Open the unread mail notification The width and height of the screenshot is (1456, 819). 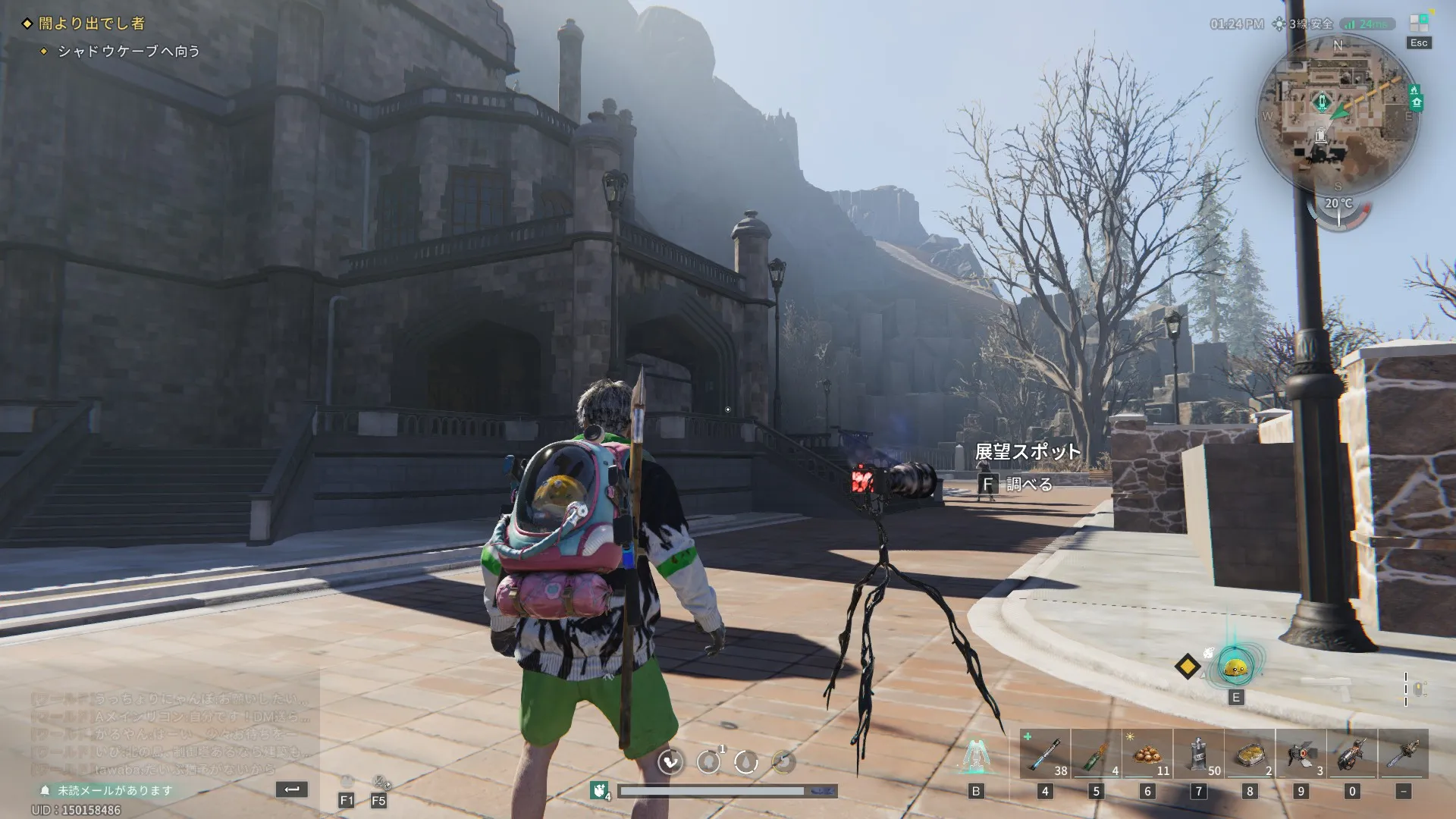tap(108, 790)
